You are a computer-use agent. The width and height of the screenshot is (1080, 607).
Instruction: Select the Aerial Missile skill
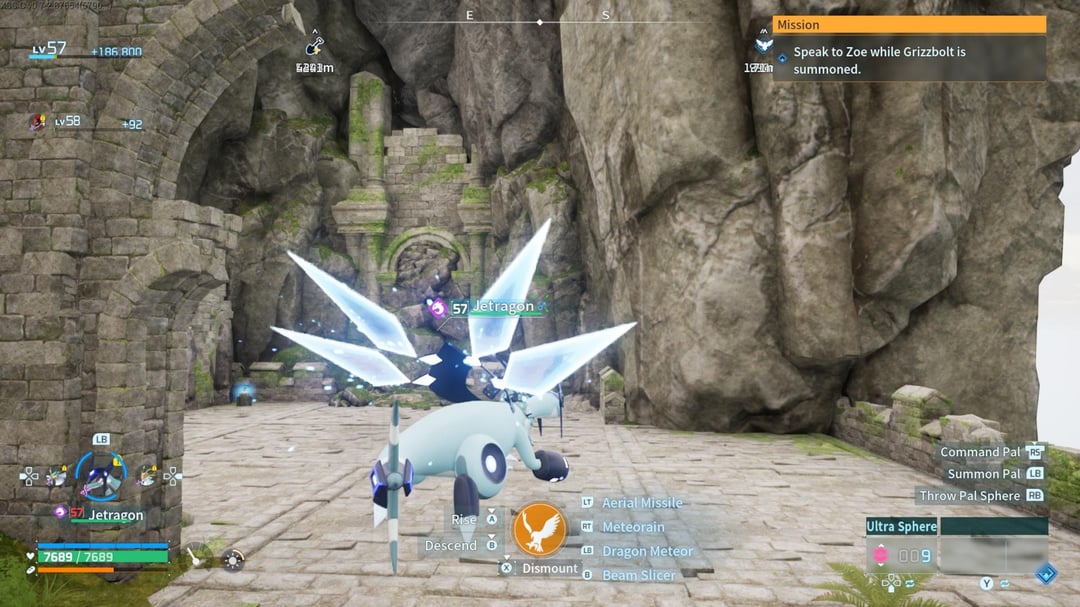coord(641,503)
